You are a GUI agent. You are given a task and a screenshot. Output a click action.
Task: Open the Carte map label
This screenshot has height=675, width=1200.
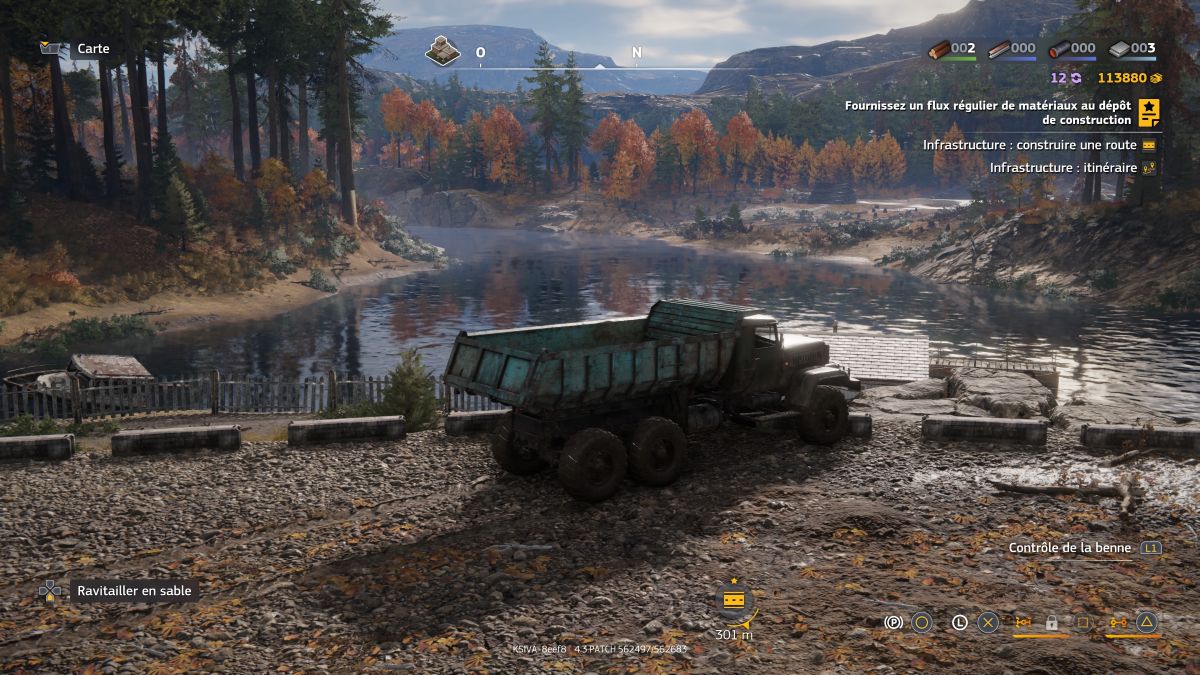click(x=93, y=49)
